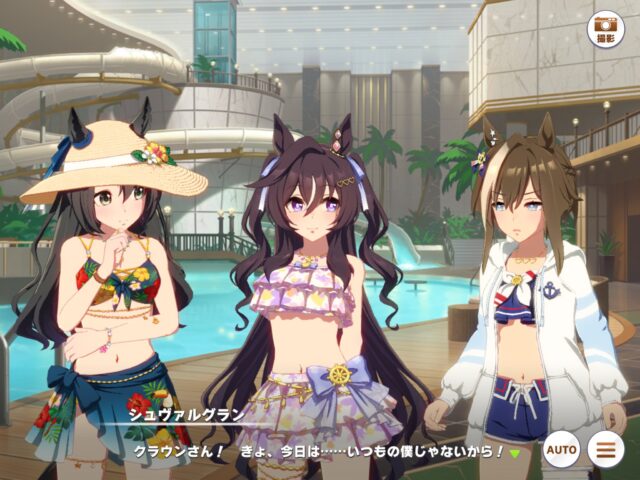Advance dialogue via green arrow indicator
This screenshot has height=480, width=640.
(x=515, y=453)
